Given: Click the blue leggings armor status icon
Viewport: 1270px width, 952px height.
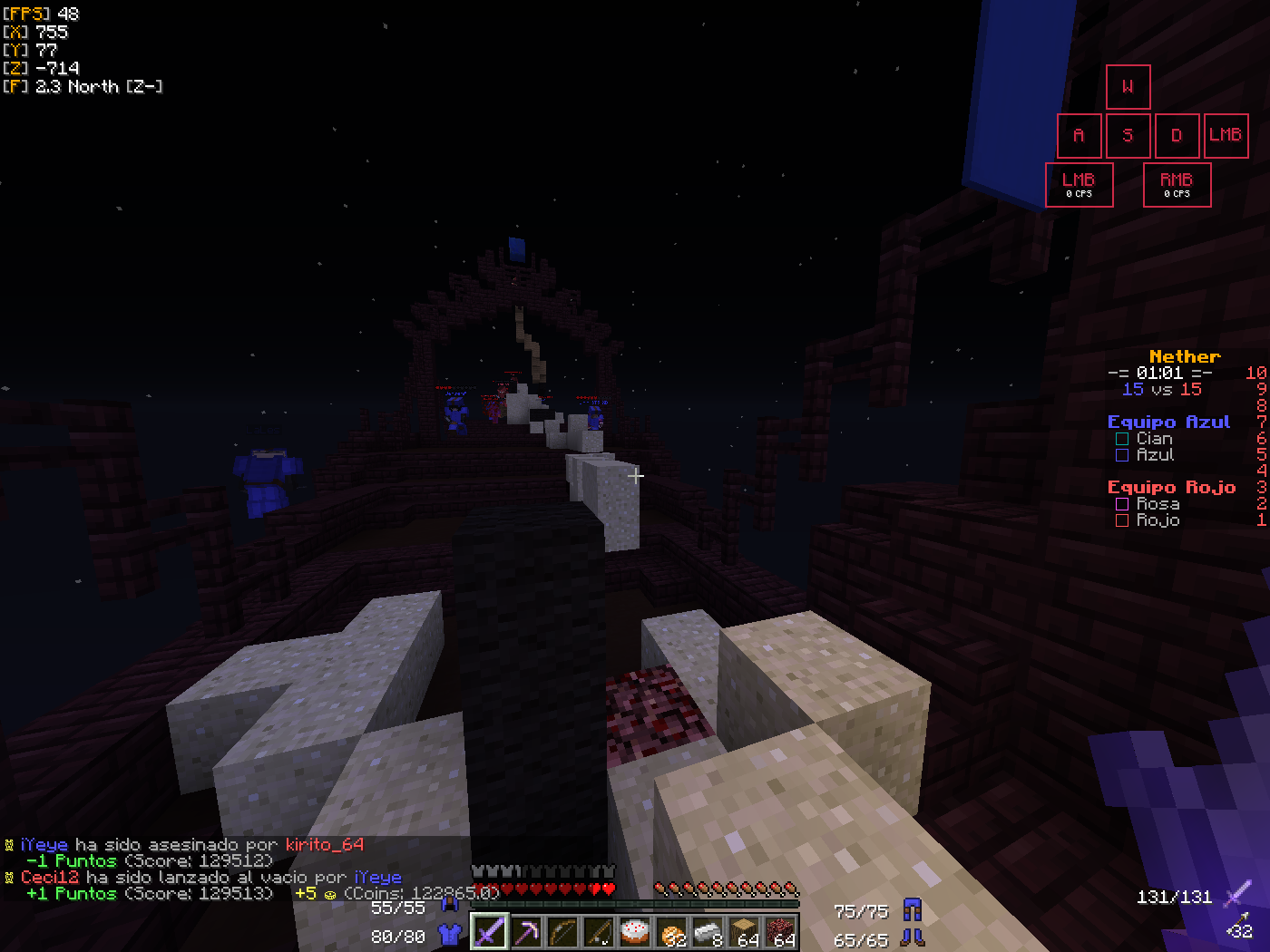Looking at the screenshot, I should click(x=913, y=909).
